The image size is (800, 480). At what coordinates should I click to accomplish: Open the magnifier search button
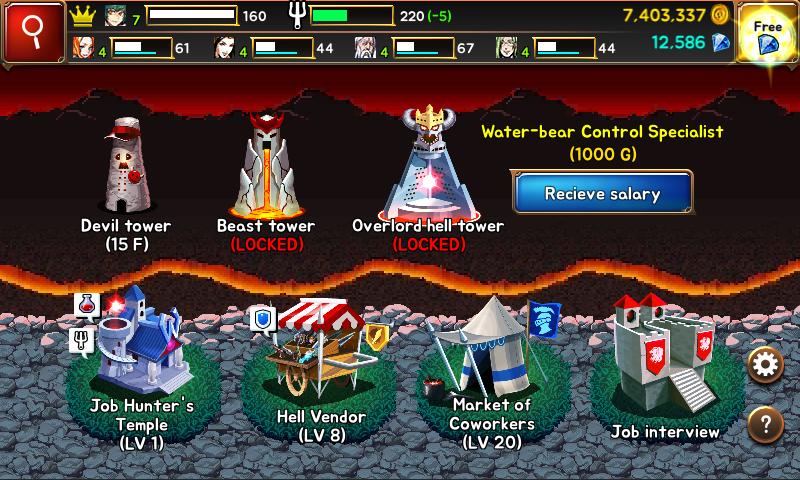click(x=31, y=31)
